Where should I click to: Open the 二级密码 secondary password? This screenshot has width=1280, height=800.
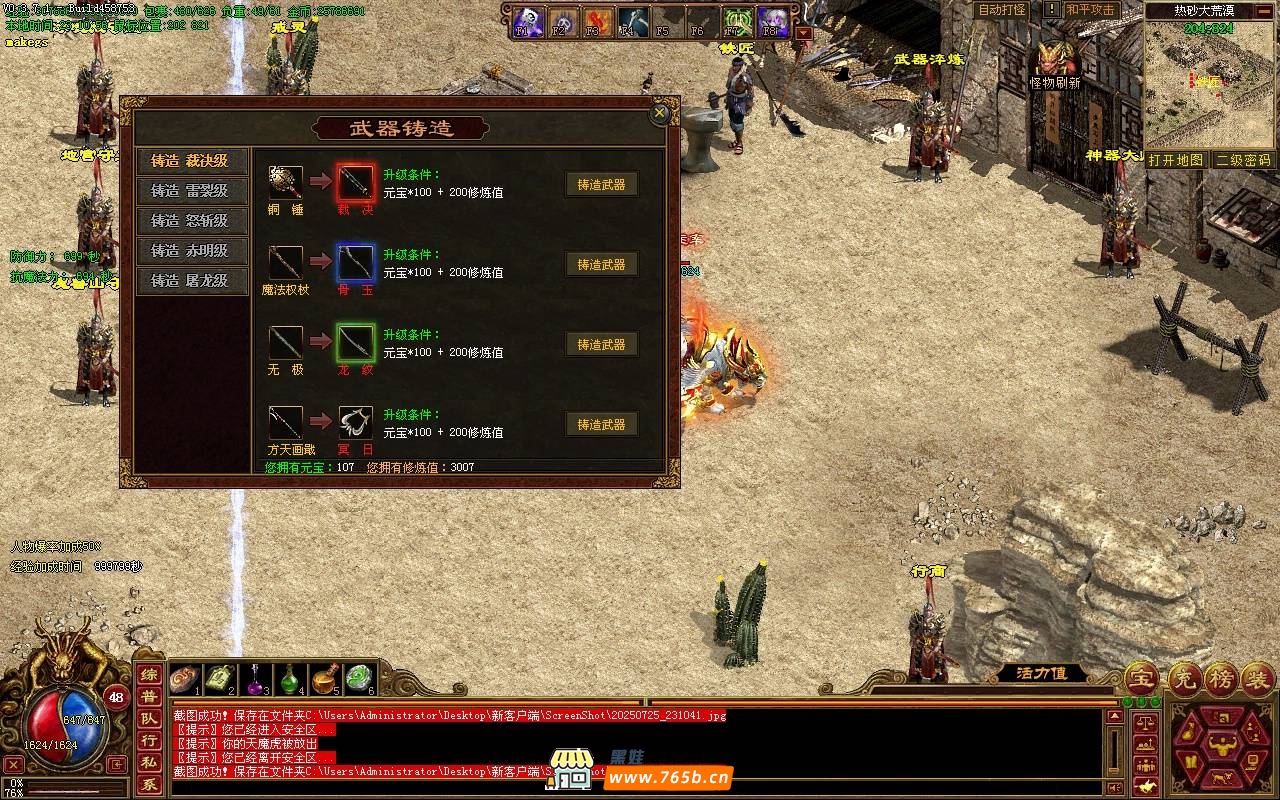[x=1243, y=160]
